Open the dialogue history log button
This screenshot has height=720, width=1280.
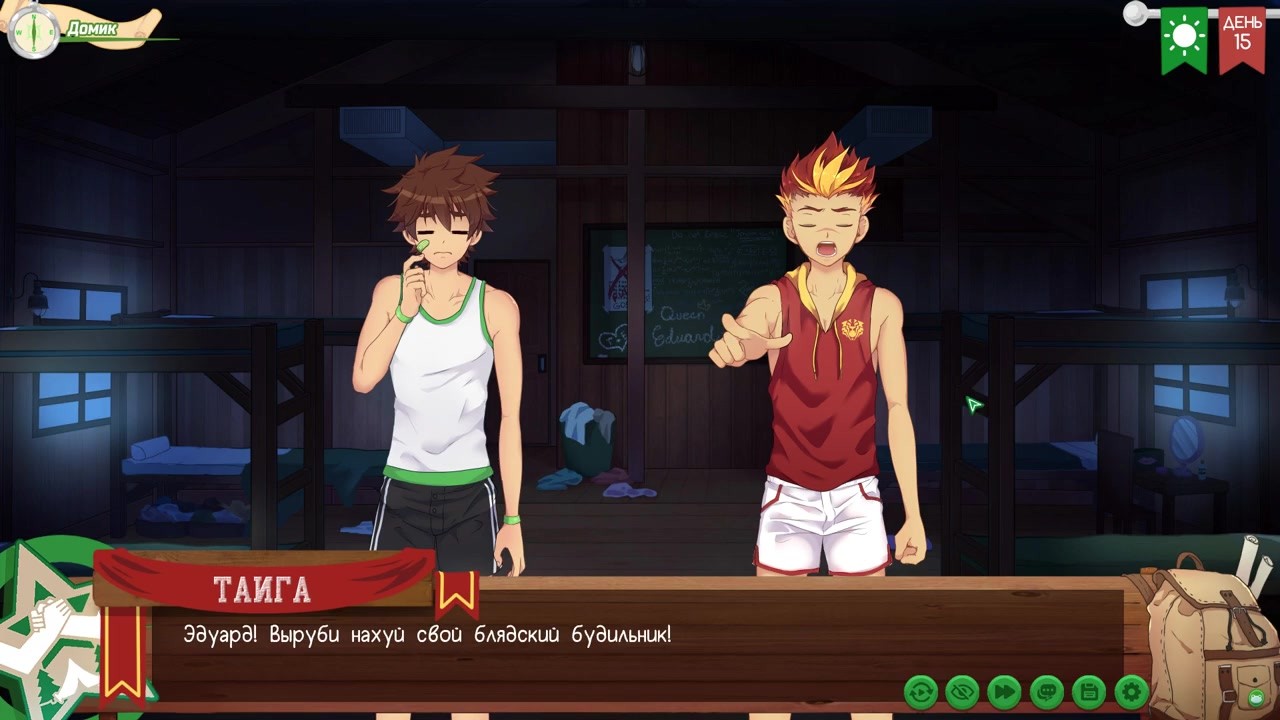point(1046,691)
